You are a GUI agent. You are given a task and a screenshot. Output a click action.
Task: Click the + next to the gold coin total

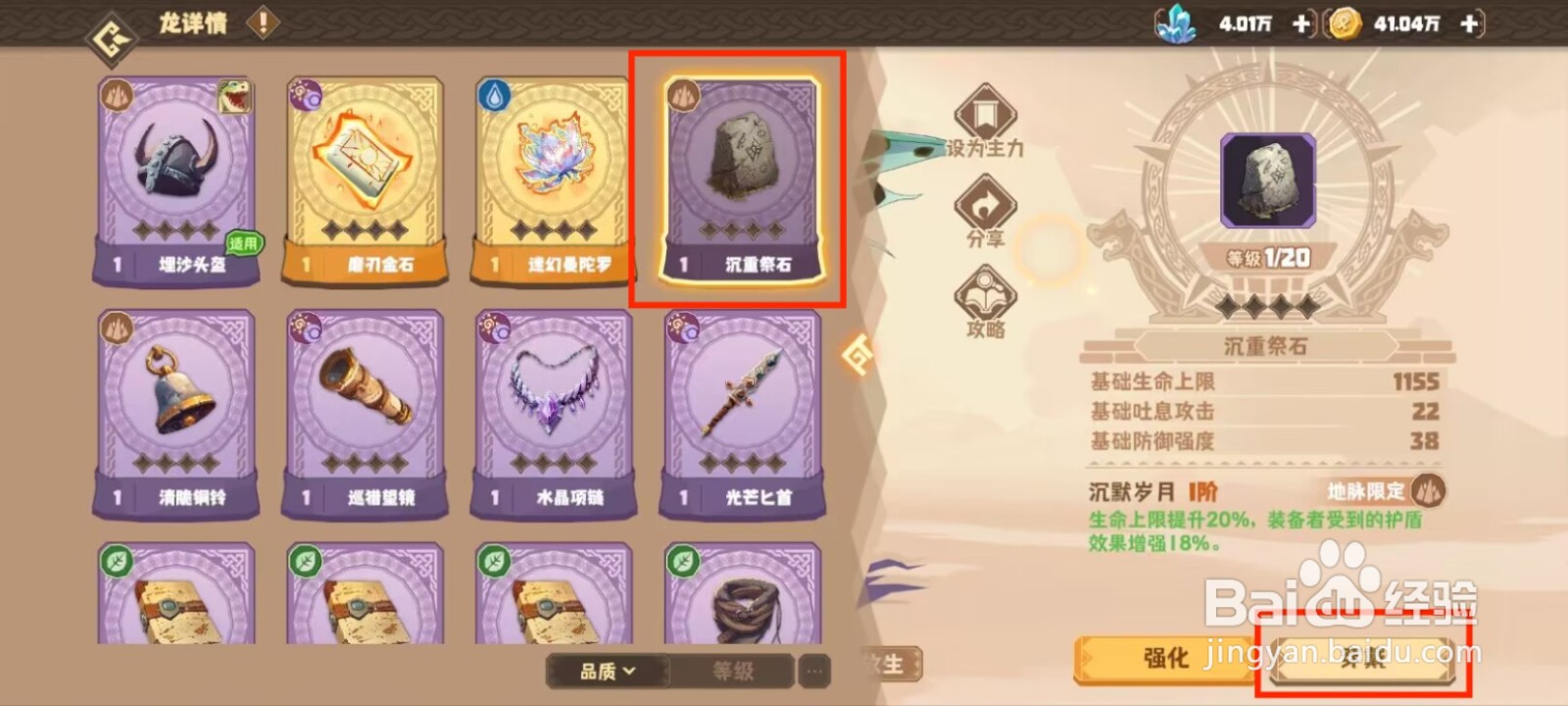coord(1467,24)
